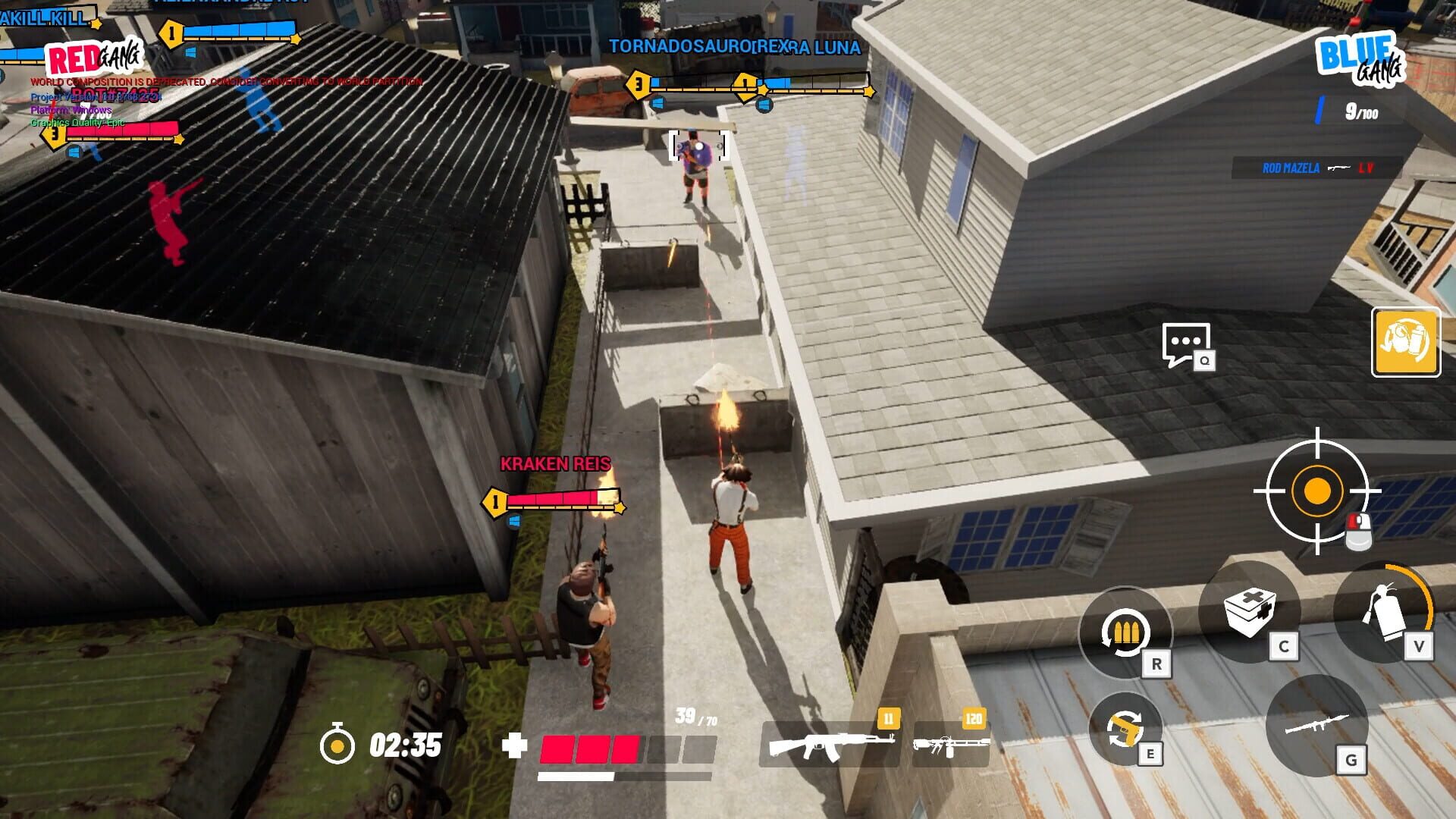Click the level 1 badge under KRAKEN REIS

[494, 500]
